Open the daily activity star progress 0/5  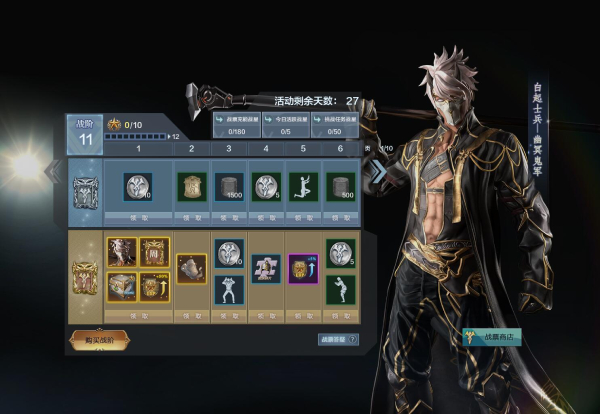[x=283, y=124]
